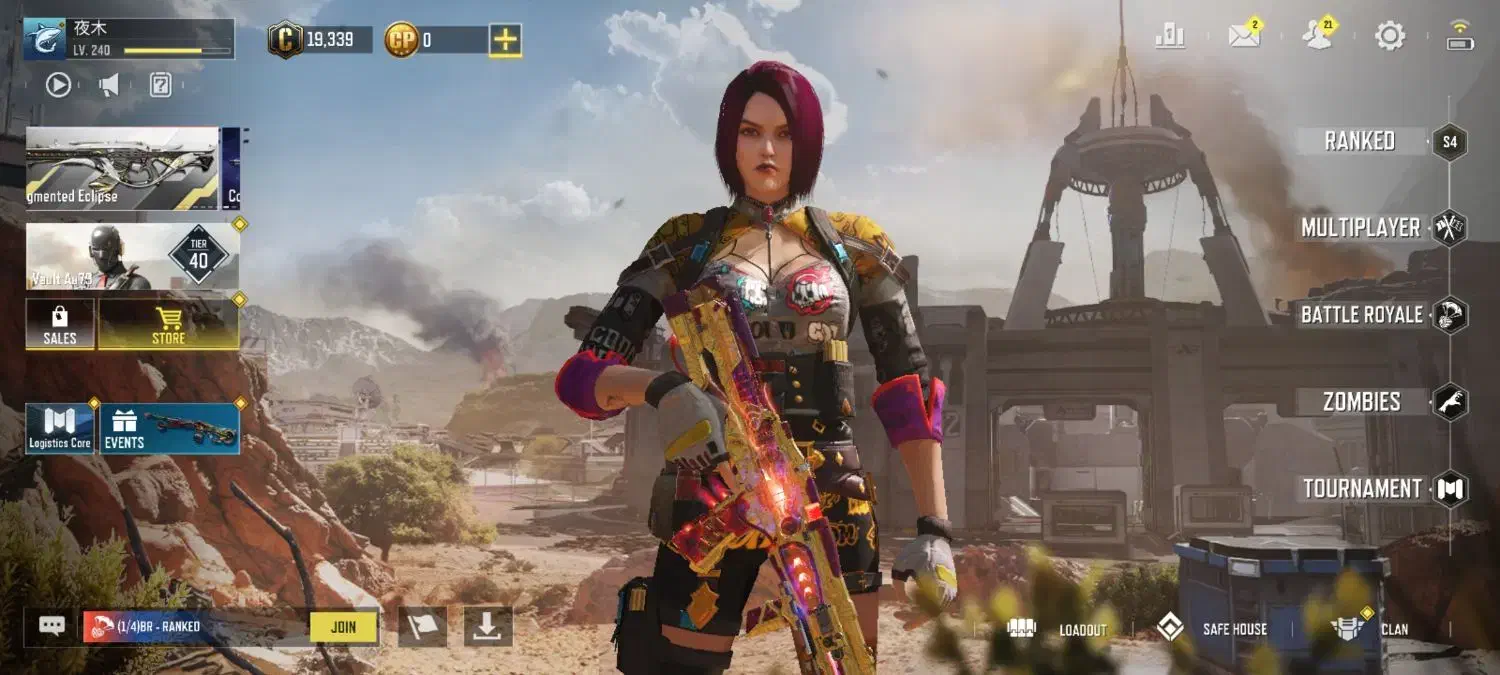The image size is (1500, 675).
Task: Select the Multiplayer game mode
Action: (1361, 228)
